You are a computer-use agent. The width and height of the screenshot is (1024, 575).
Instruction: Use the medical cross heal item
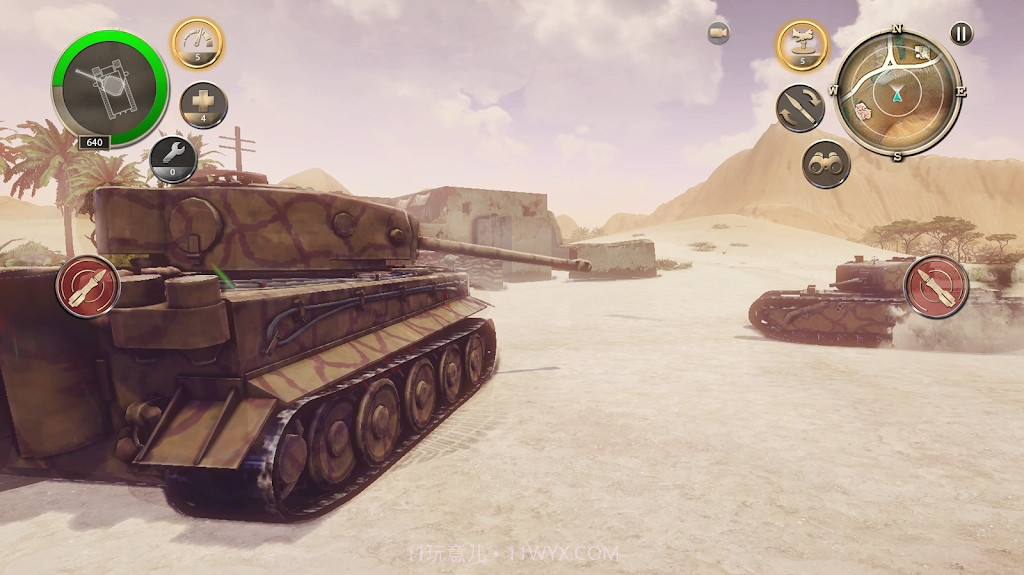click(204, 105)
